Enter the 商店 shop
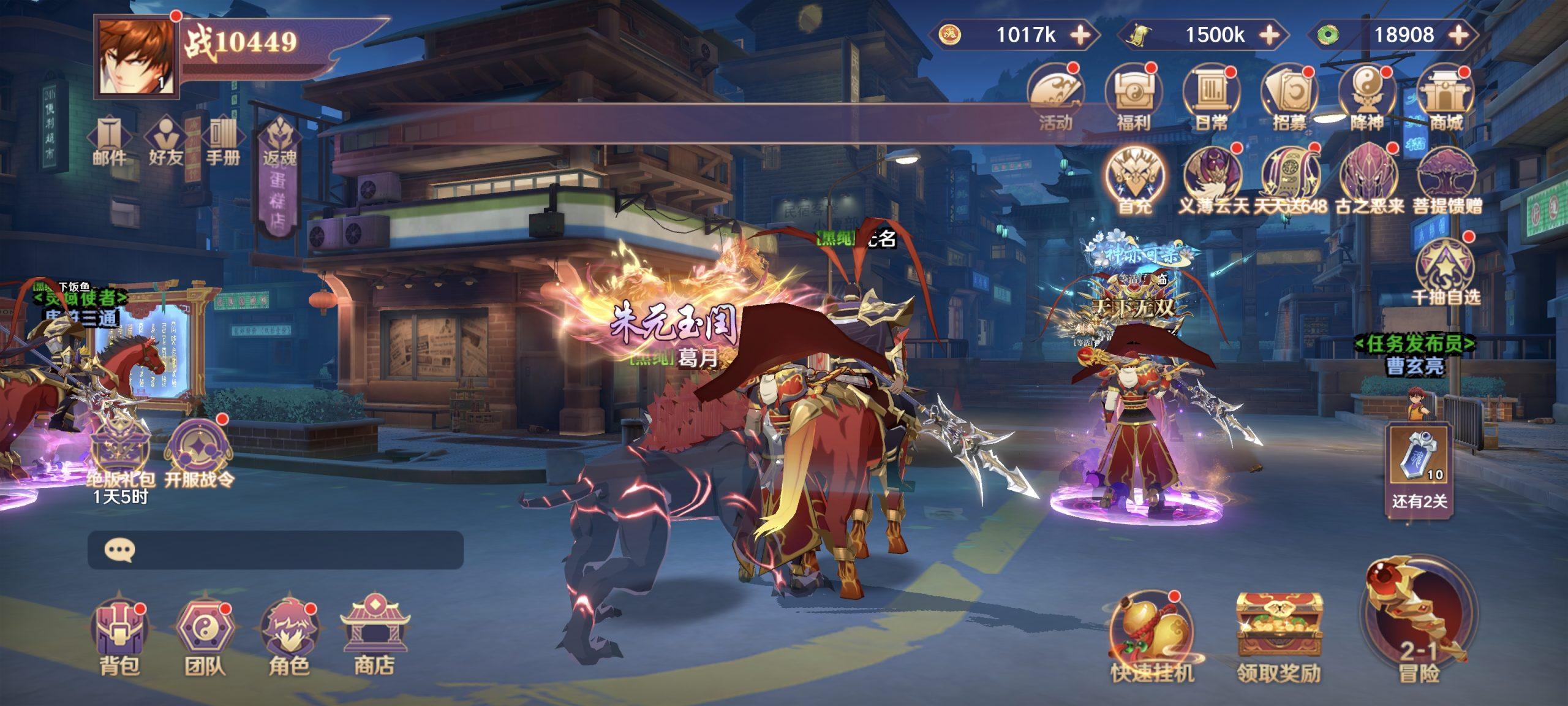This screenshot has height=706, width=1568. pyautogui.click(x=374, y=633)
